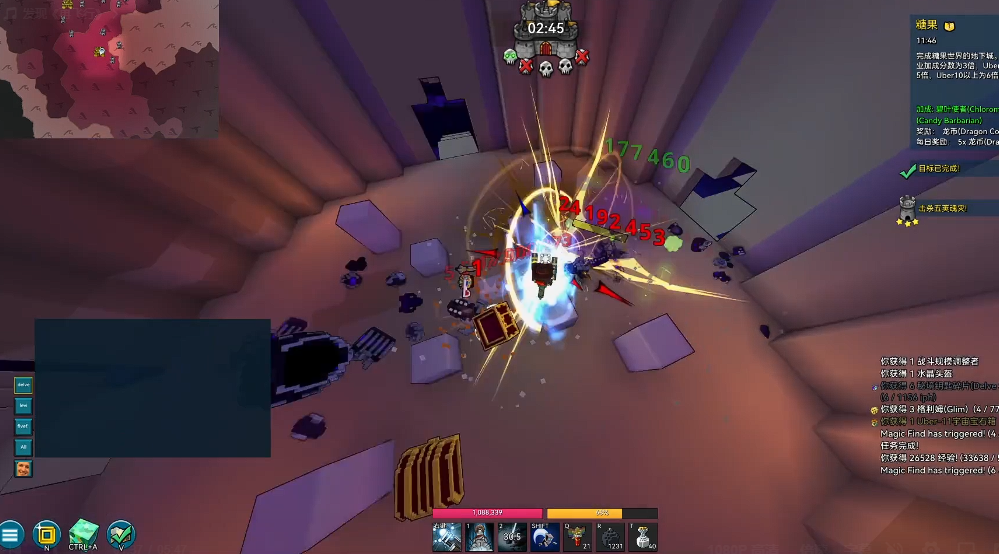Viewport: 999px width, 554px height.
Task: Open the map checkmark icon labeled V
Action: (x=122, y=533)
